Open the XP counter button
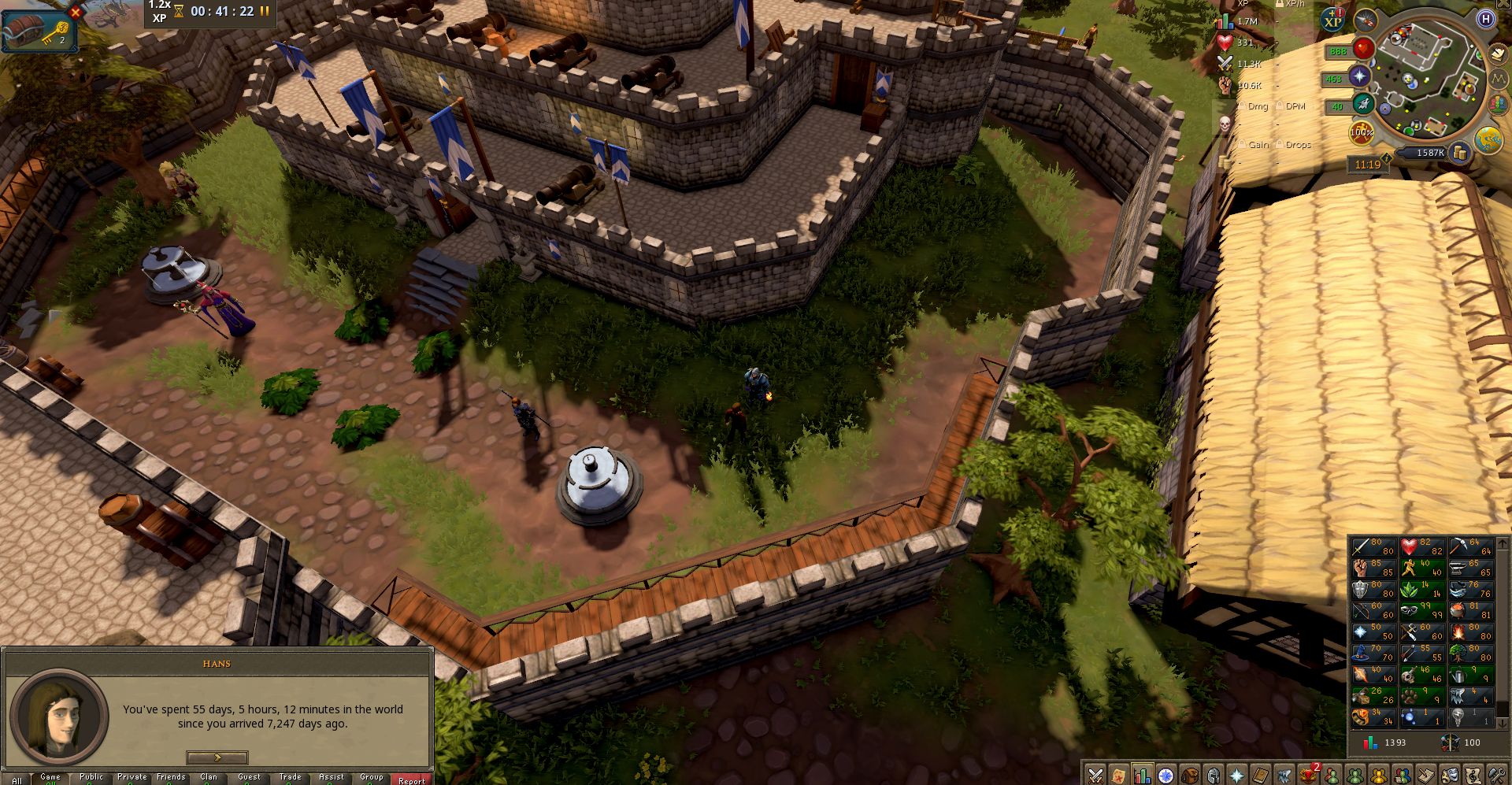This screenshot has height=785, width=1512. pos(1332,20)
